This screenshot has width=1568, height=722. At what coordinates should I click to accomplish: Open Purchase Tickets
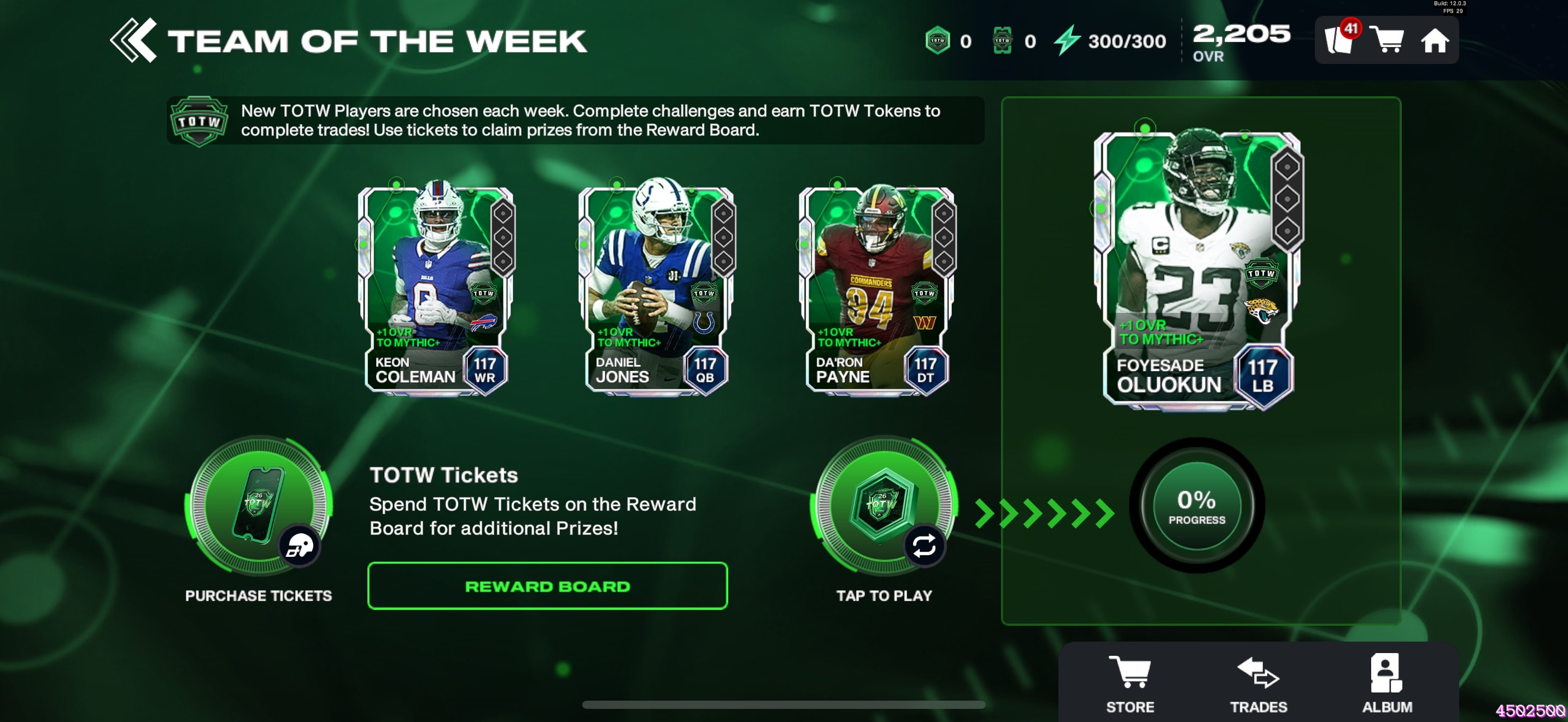coord(260,506)
